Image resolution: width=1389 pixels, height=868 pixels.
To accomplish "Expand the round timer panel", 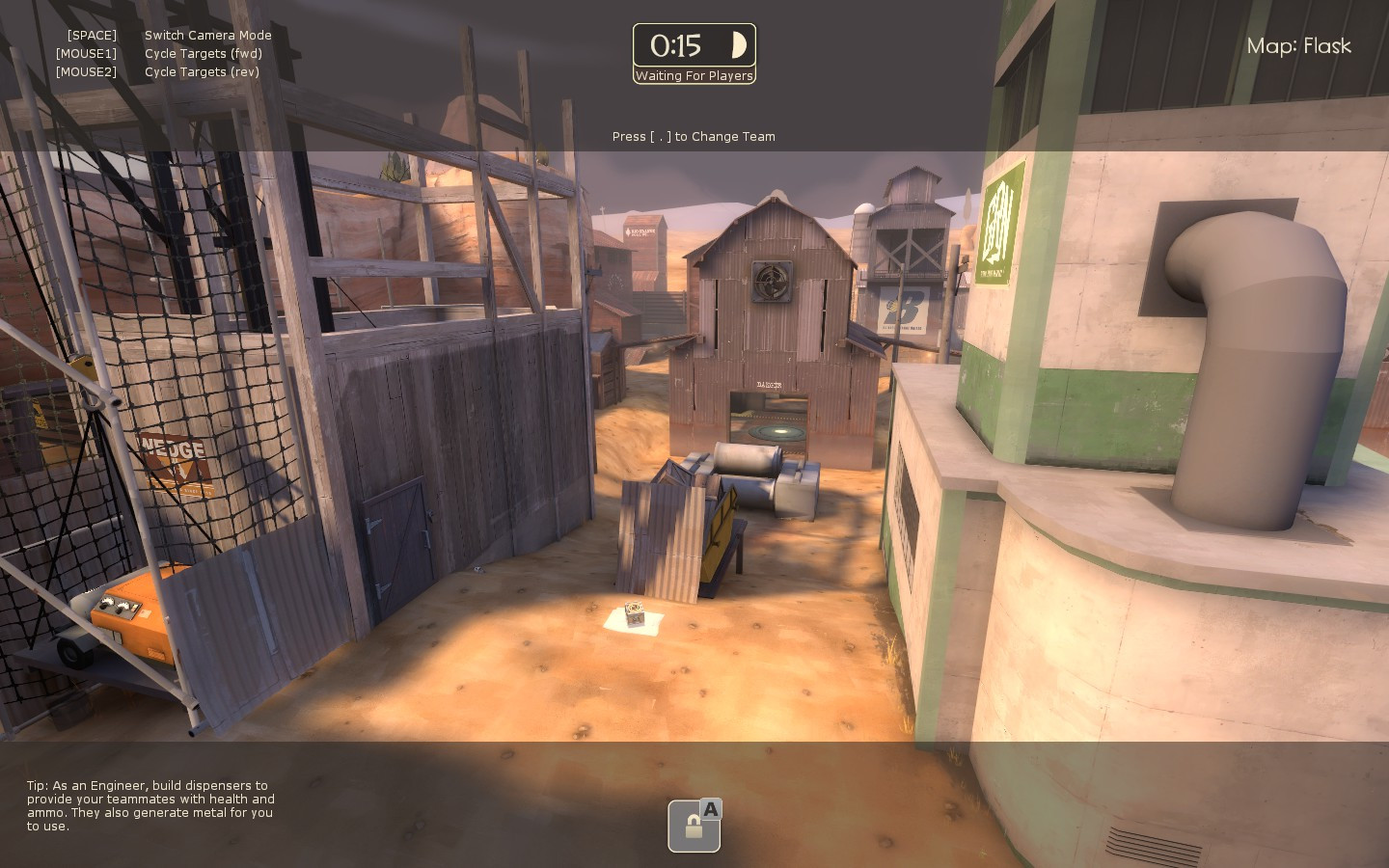I will [694, 44].
